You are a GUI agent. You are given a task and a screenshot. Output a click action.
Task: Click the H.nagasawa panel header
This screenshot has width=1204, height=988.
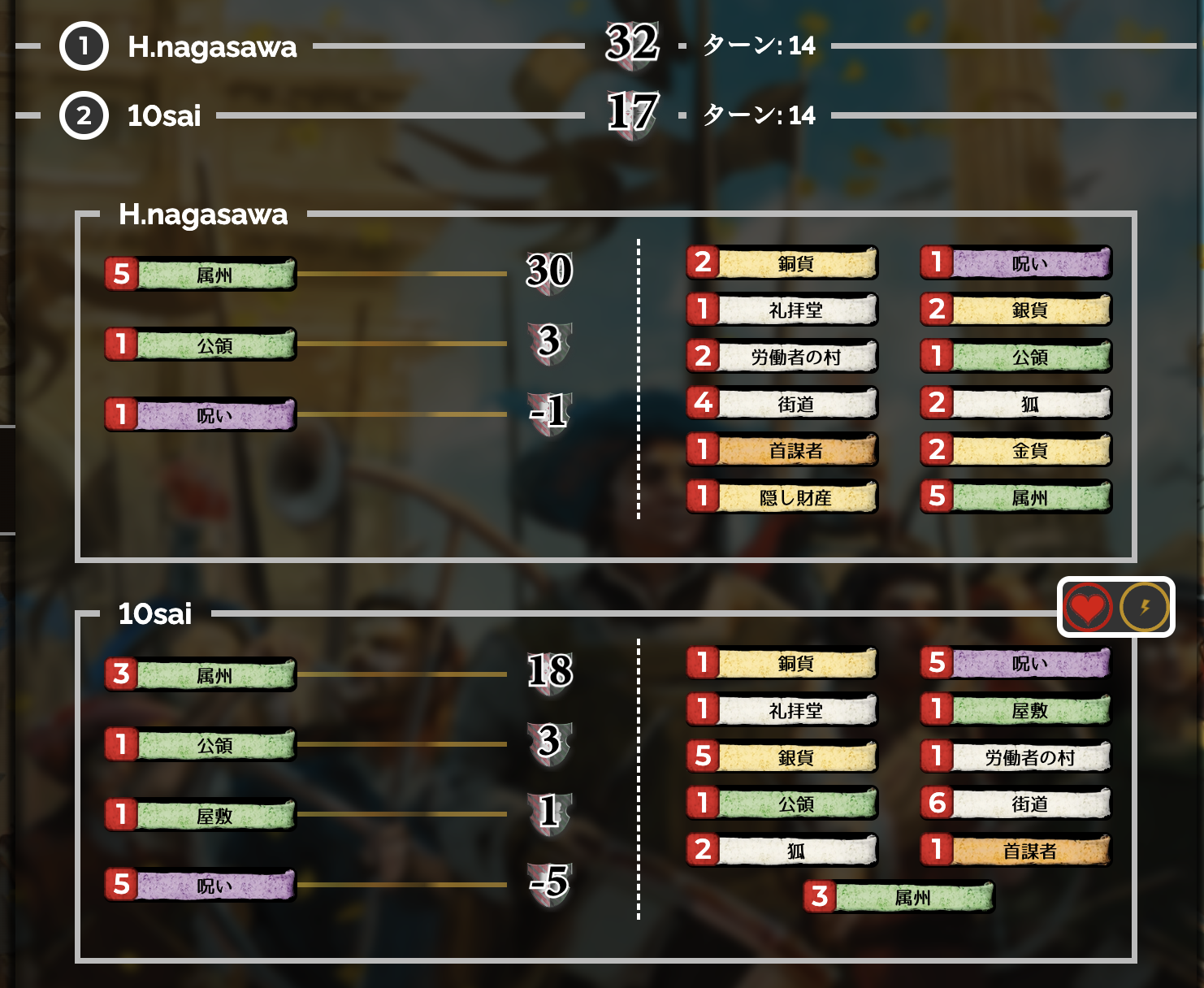205,216
